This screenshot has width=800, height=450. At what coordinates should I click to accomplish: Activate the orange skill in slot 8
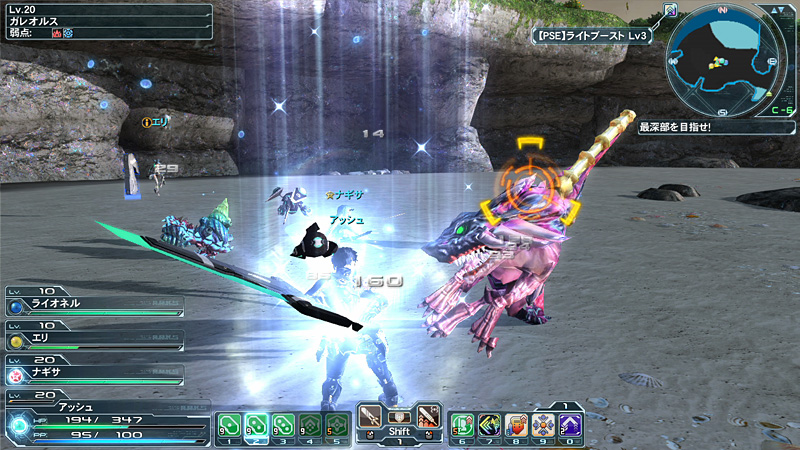(516, 425)
